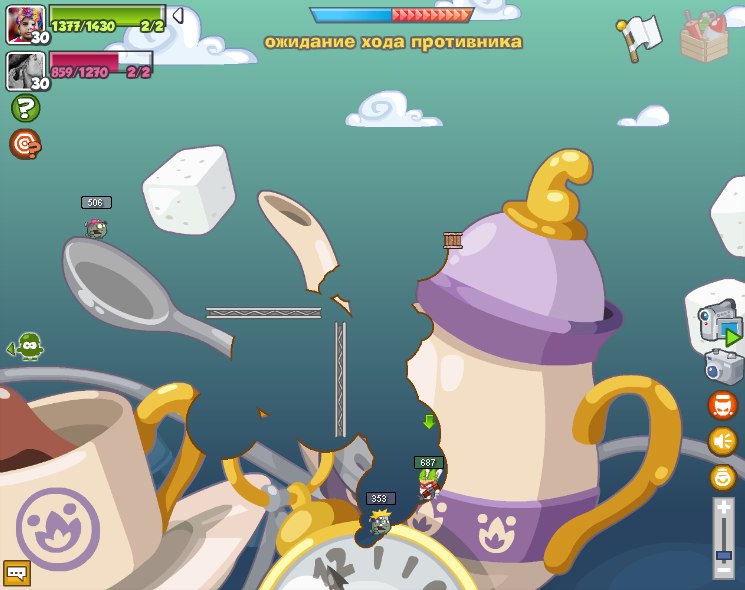Screen dimensions: 745x590
Task: Select the black-and-white opponent avatar
Action: click(x=25, y=71)
